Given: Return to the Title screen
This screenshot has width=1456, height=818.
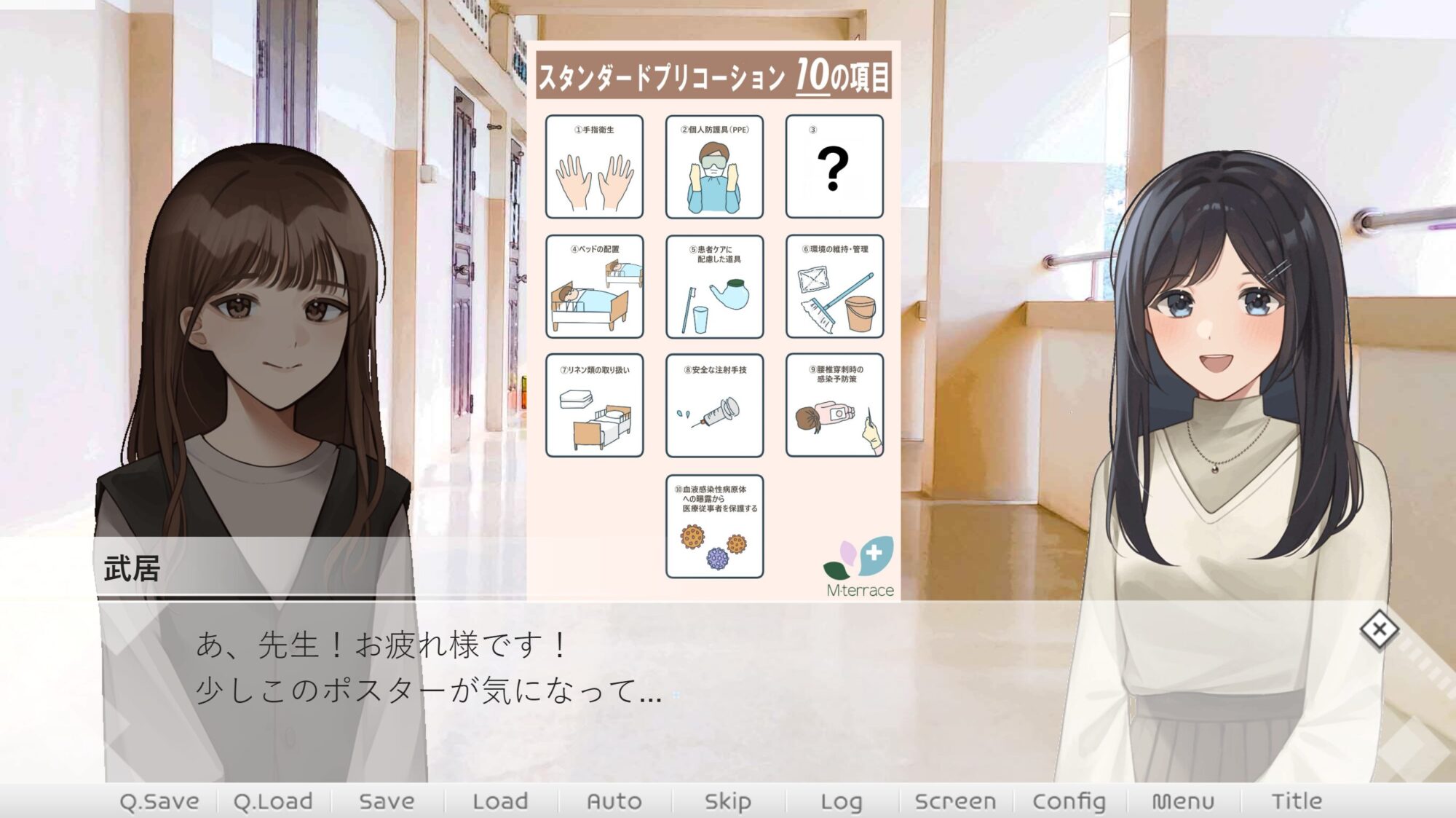Looking at the screenshot, I should (x=1299, y=799).
